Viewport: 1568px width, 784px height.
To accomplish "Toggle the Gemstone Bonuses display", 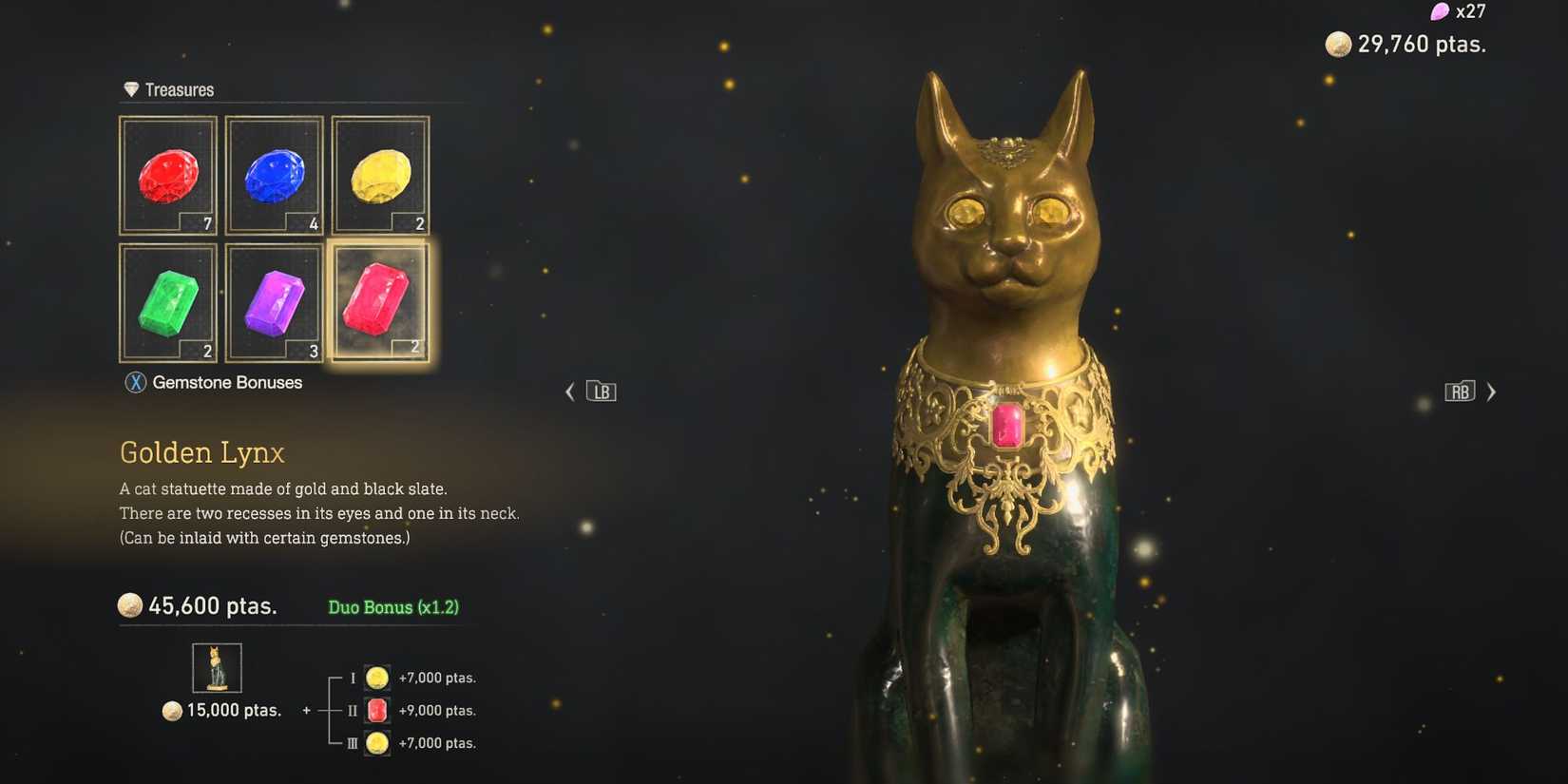I will (214, 382).
